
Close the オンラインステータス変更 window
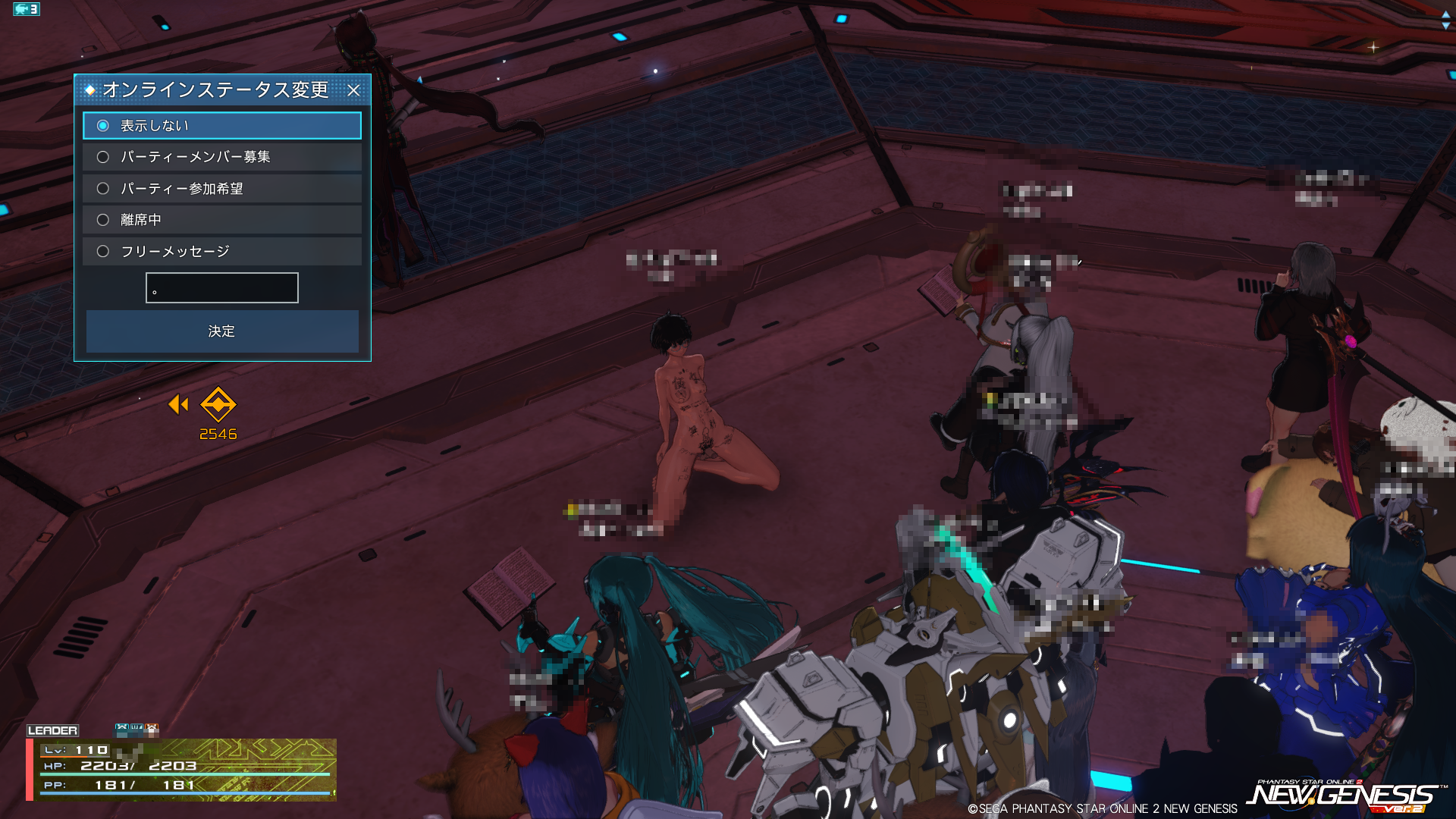tap(353, 90)
